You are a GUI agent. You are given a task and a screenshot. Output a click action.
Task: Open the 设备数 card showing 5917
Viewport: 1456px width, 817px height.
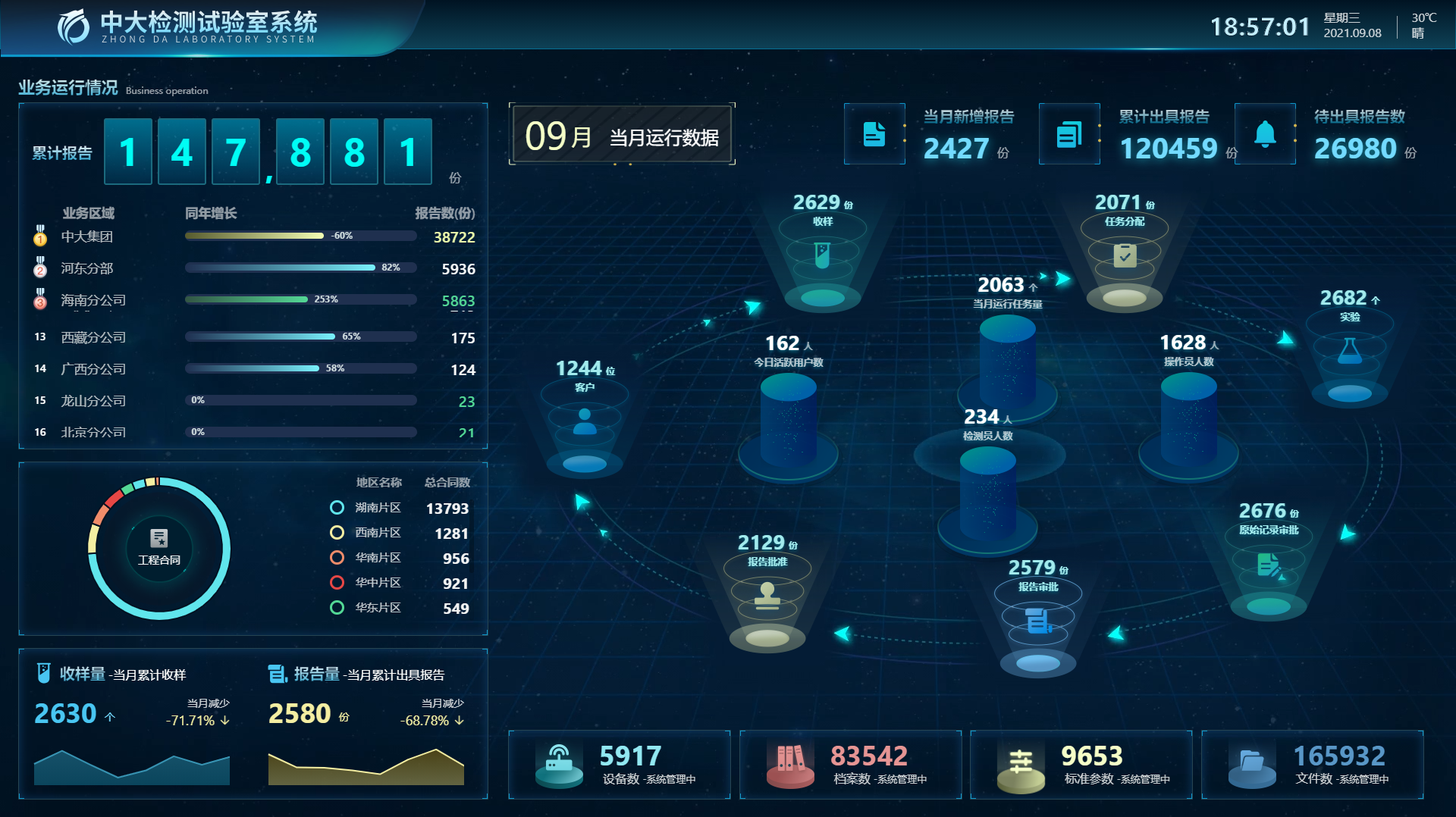619,764
